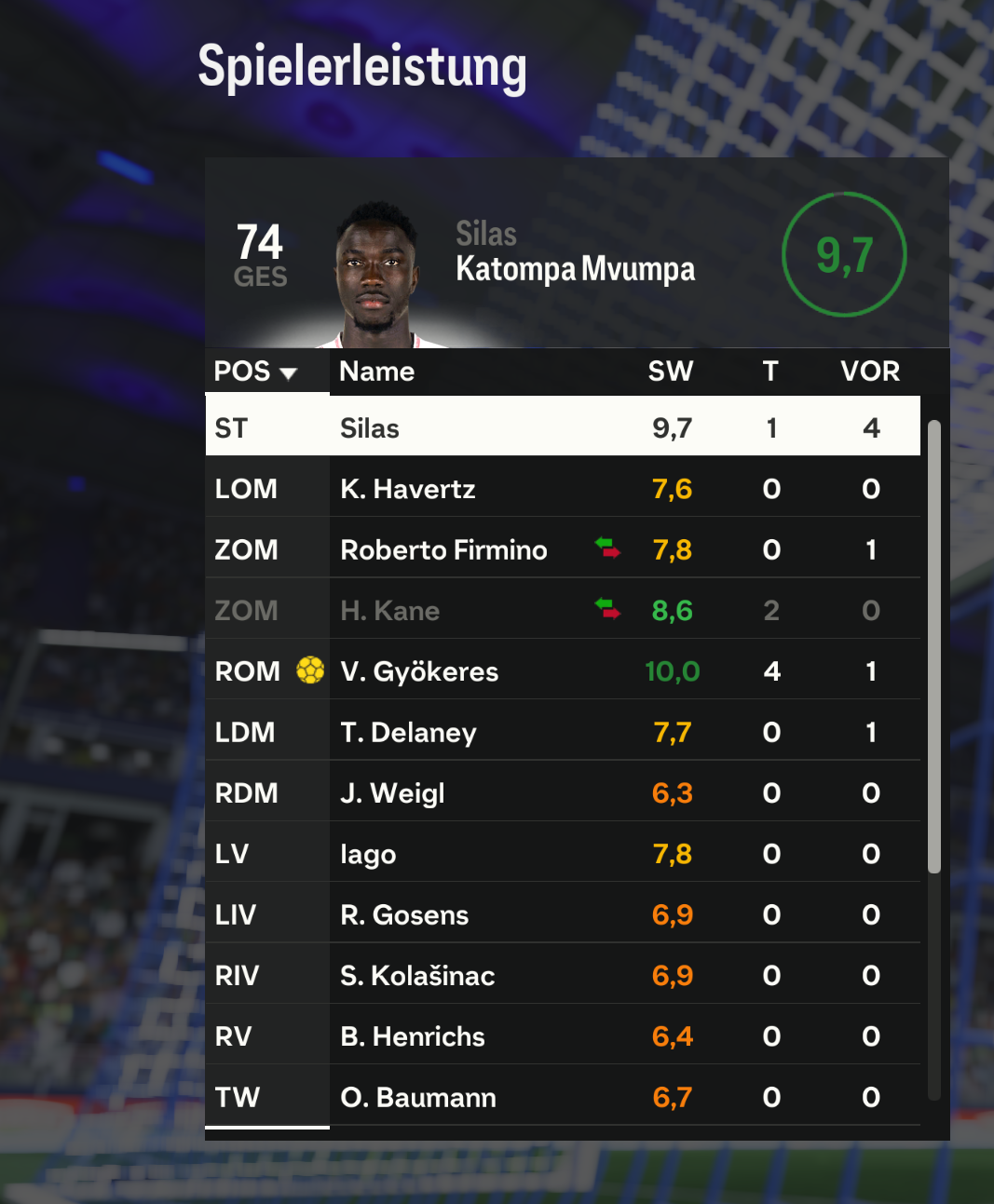Select T. Delaney's performance row
The width and height of the screenshot is (994, 1204).
pos(562,732)
